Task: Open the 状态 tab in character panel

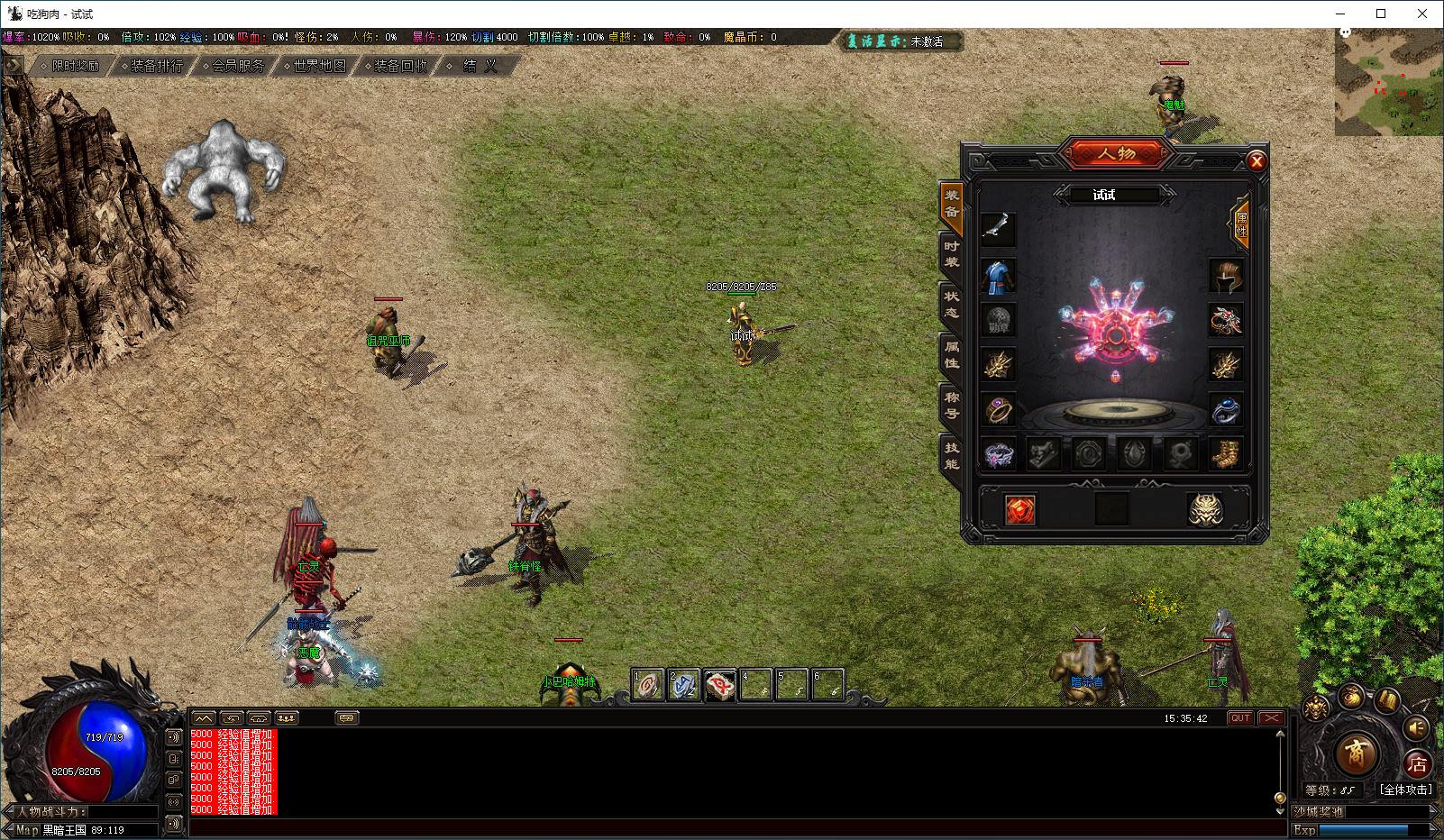Action: (x=951, y=305)
